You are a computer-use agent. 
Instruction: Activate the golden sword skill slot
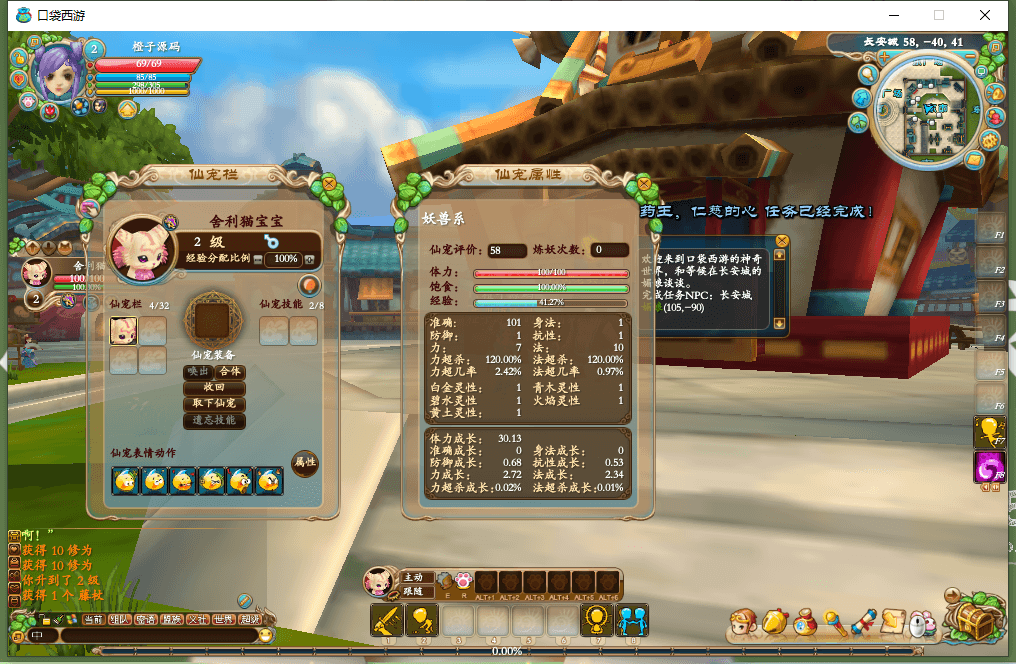[386, 620]
